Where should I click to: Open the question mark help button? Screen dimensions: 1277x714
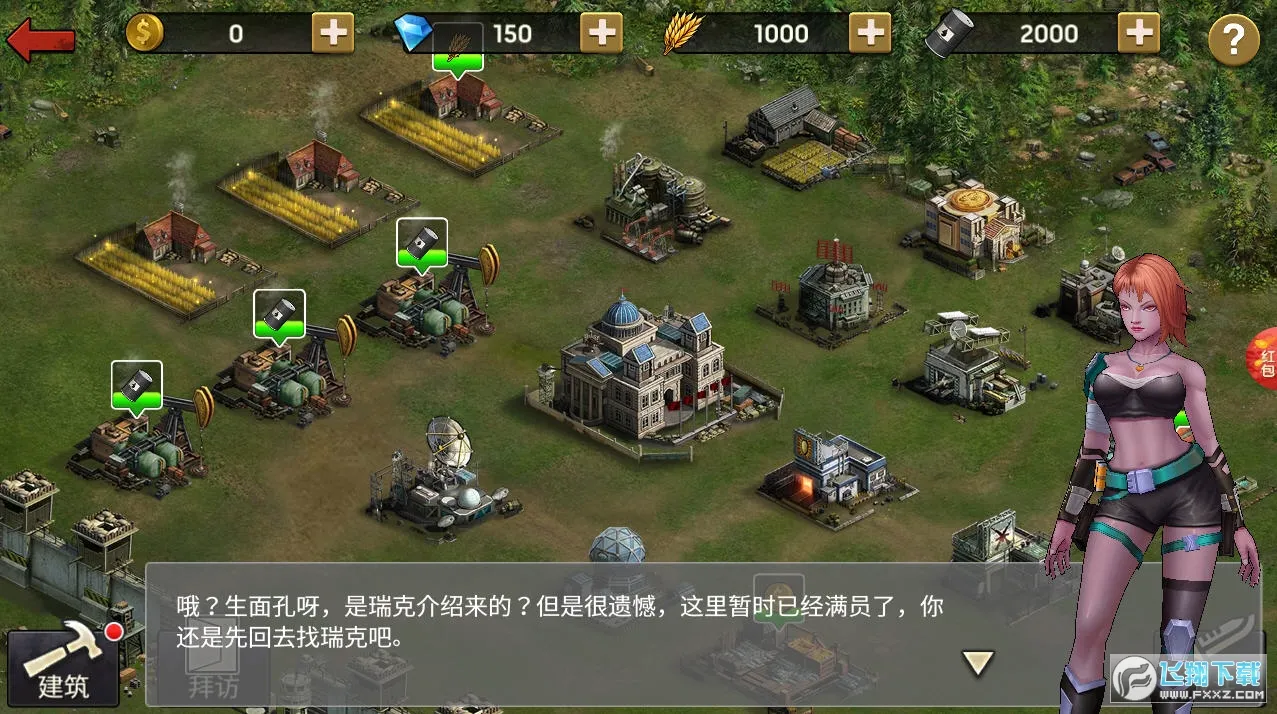[1233, 41]
